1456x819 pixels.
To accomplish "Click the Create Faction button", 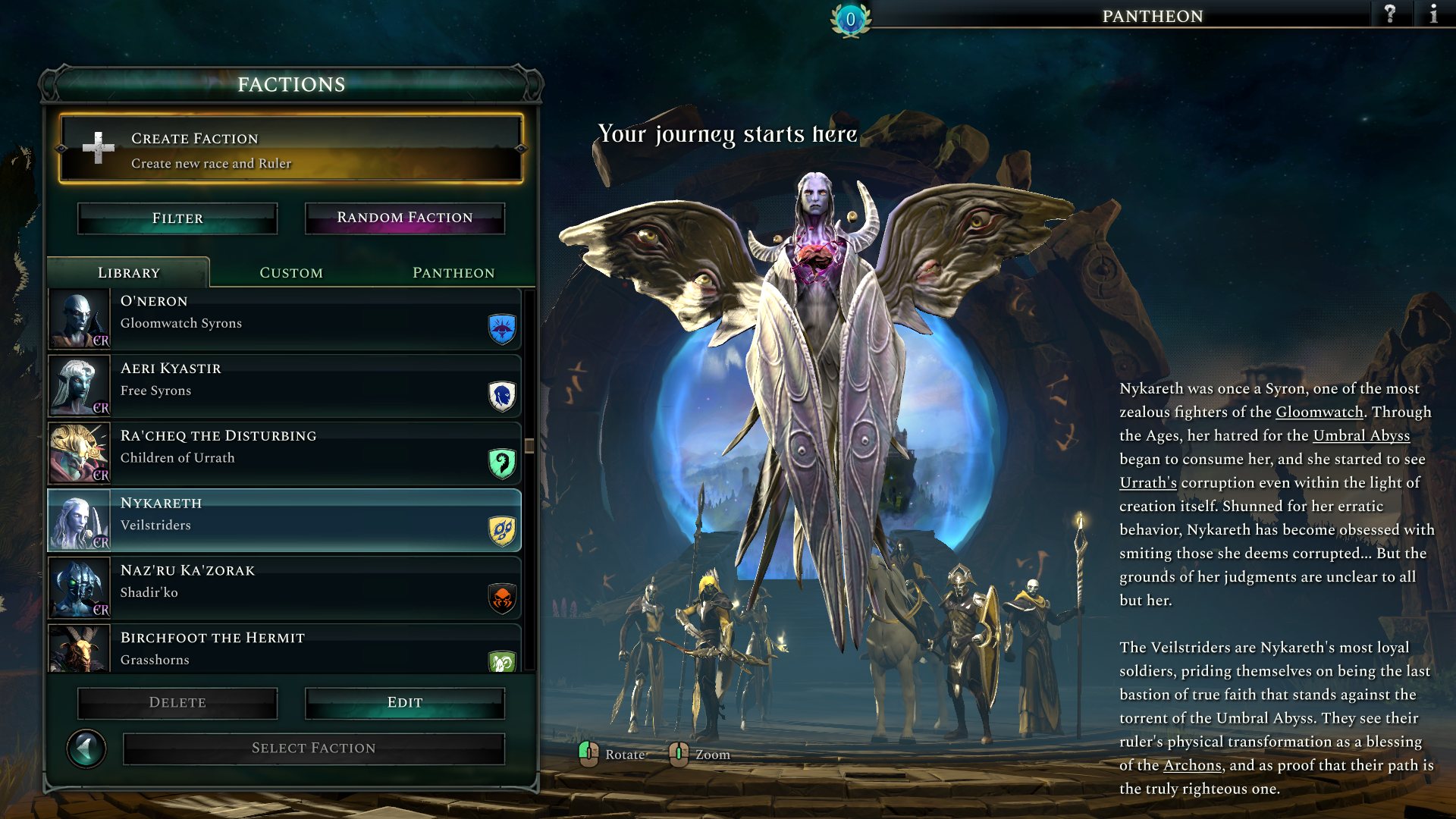I will click(291, 149).
